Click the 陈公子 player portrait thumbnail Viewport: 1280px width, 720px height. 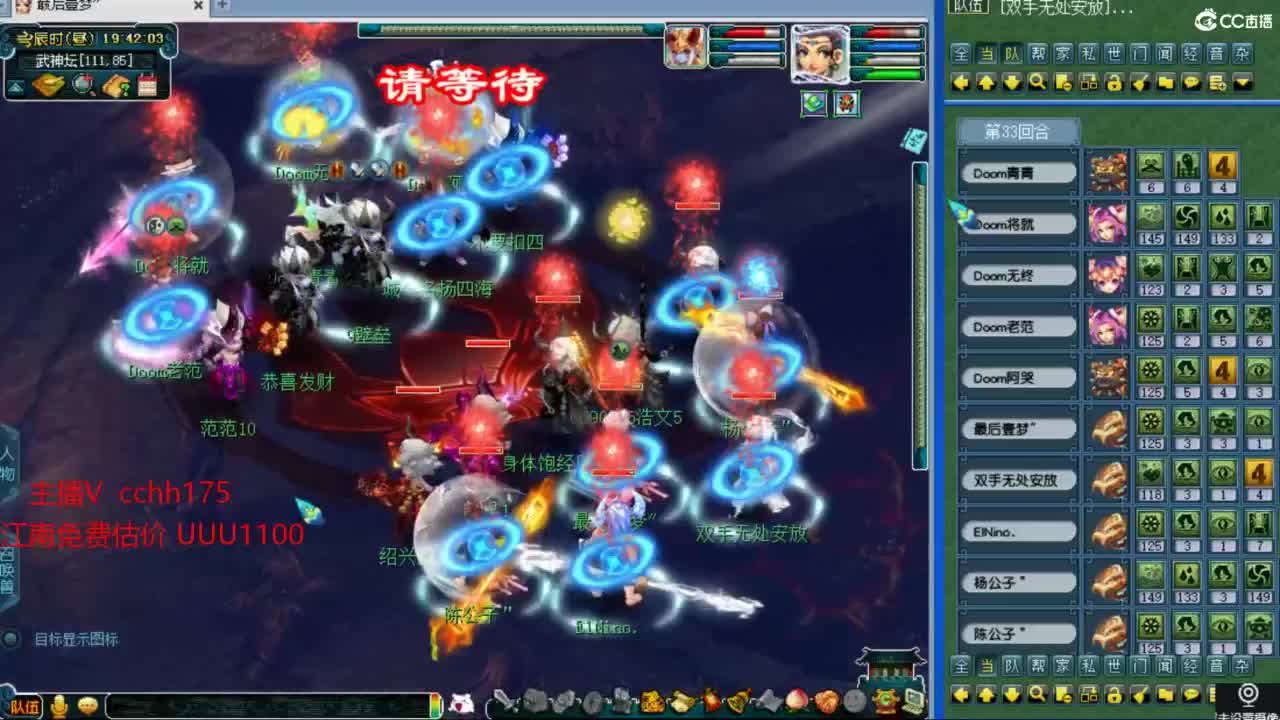(x=1109, y=633)
